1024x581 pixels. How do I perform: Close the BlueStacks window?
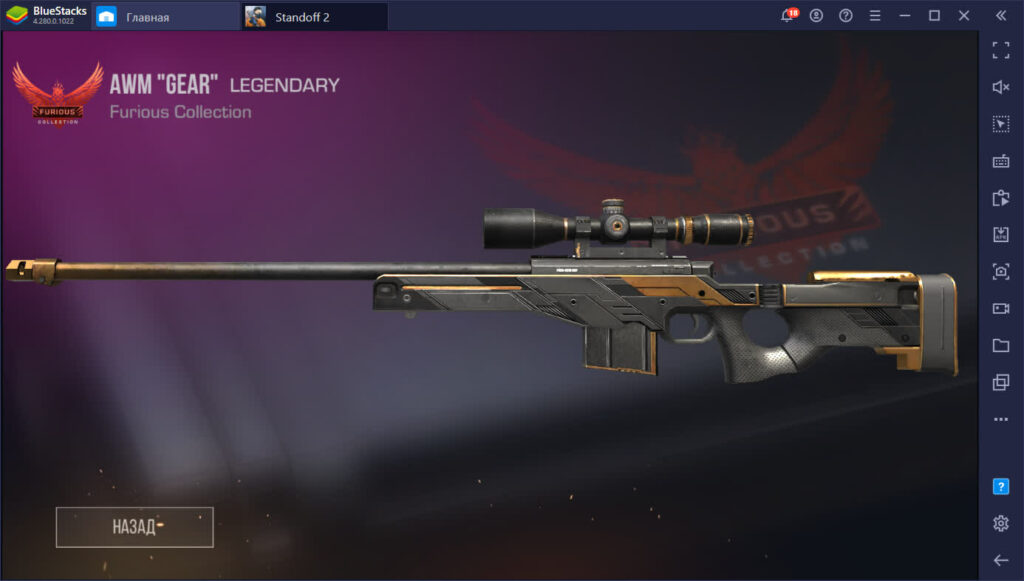point(963,16)
